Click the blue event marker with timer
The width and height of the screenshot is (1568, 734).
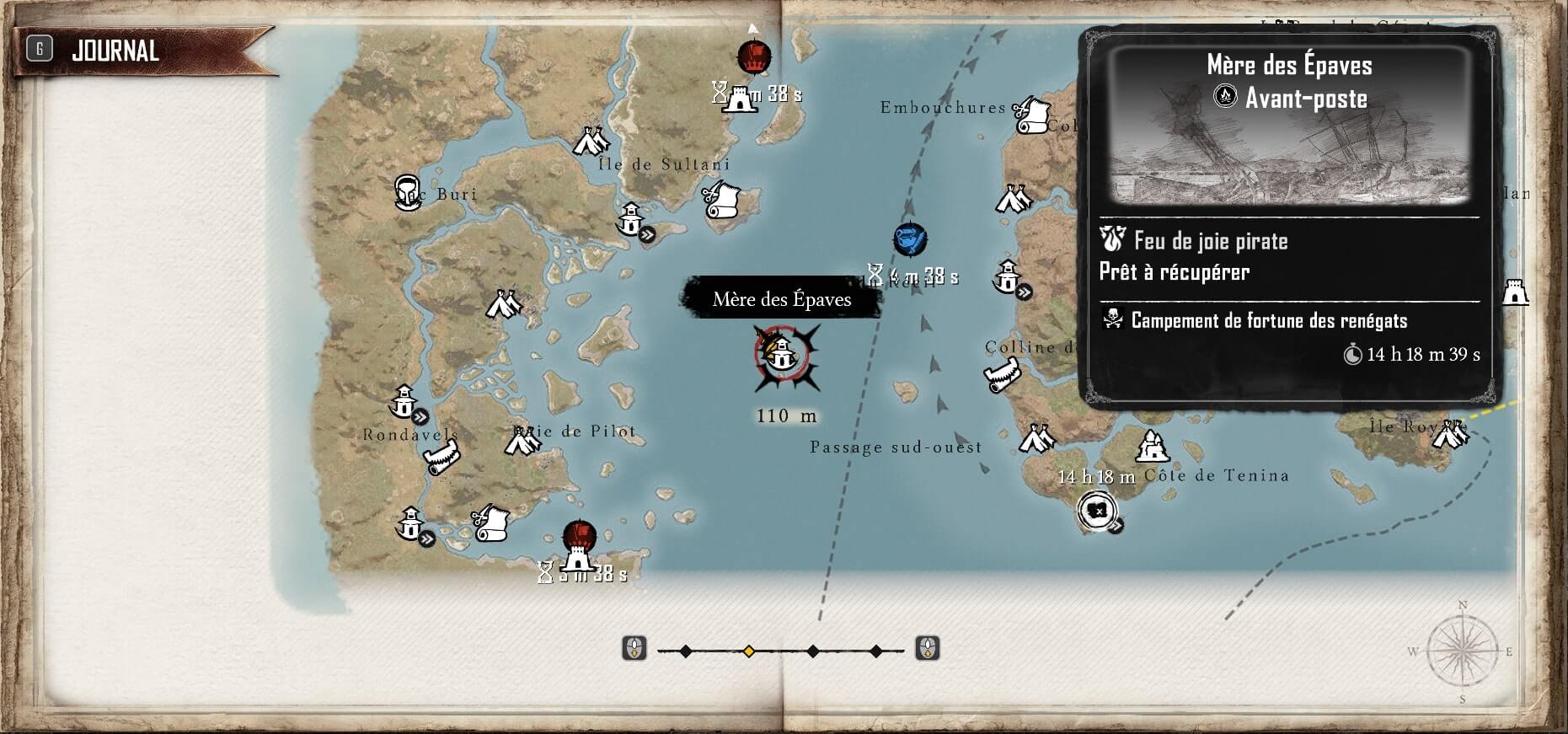pos(910,239)
